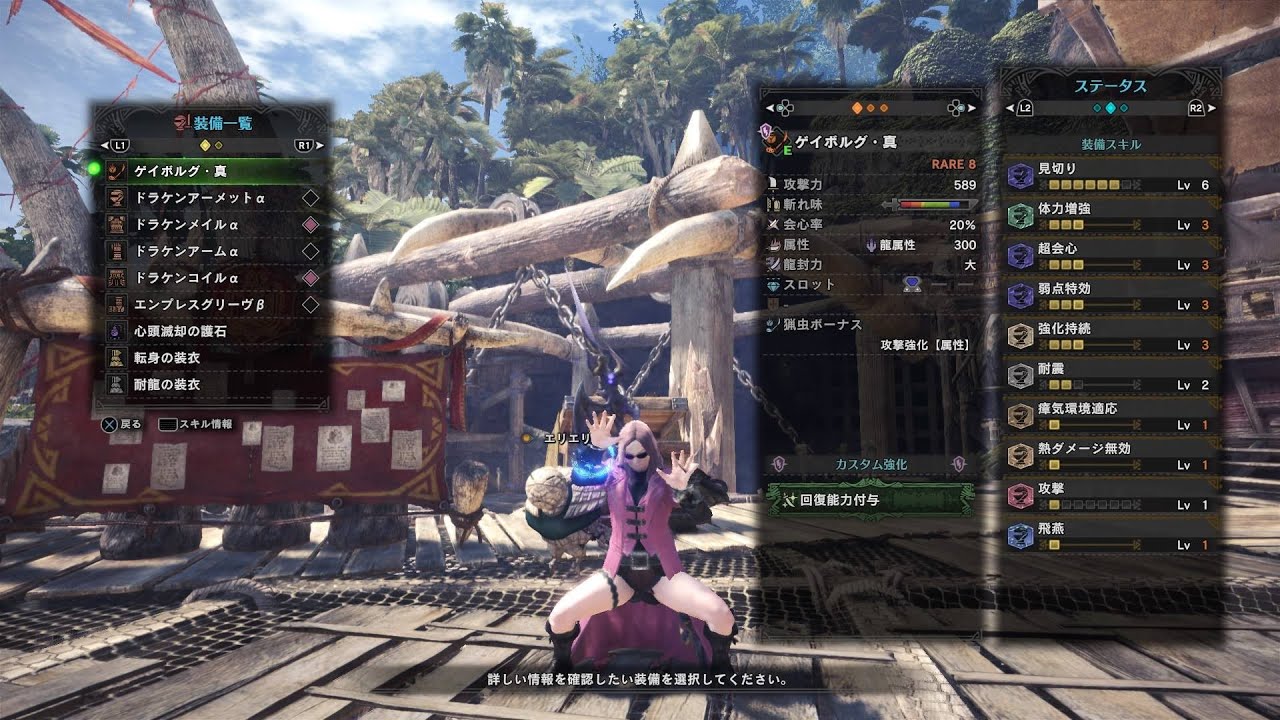
Task: Select the 飛燕 skill row
Action: tap(1112, 537)
